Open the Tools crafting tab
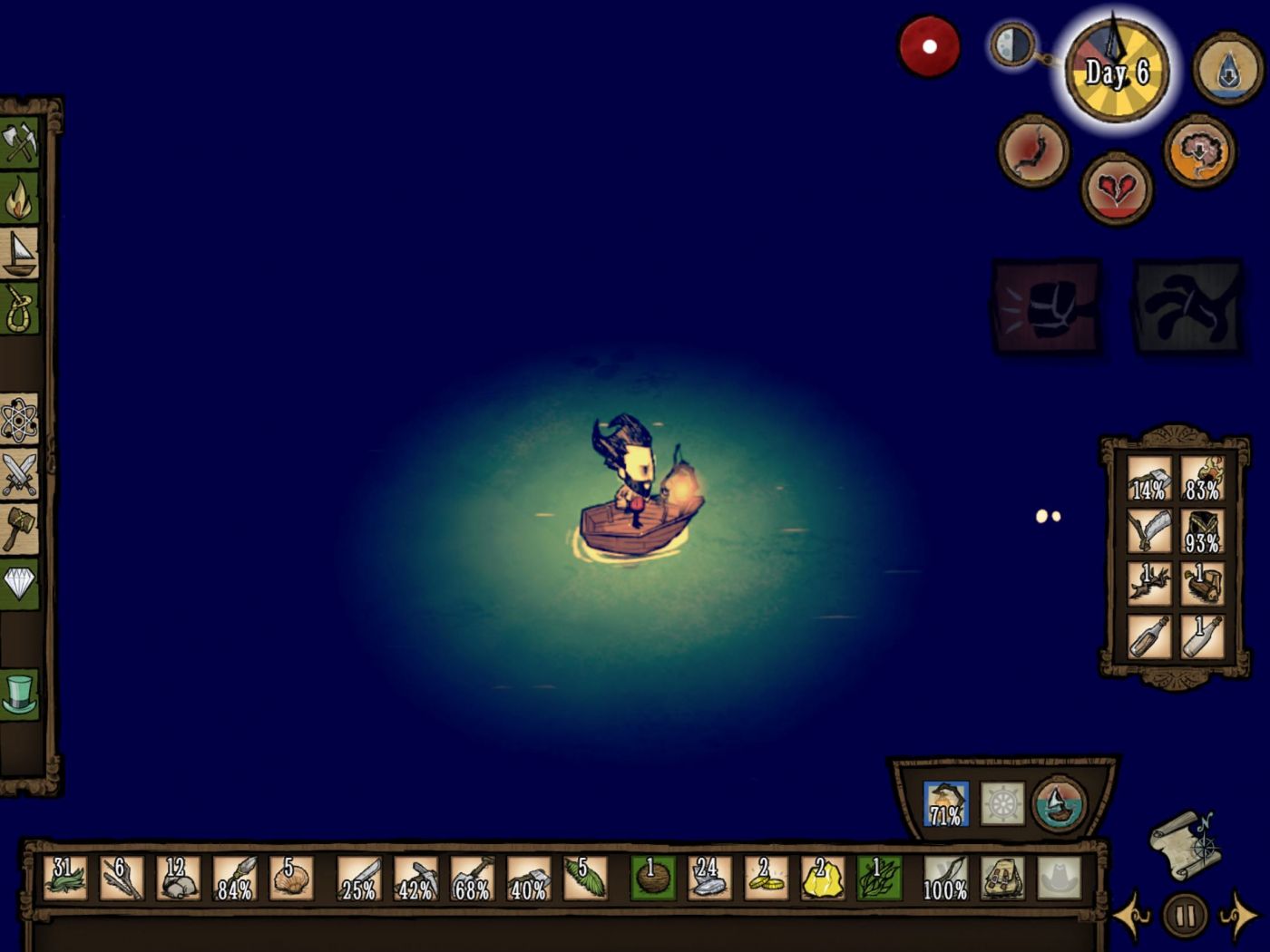 (19, 143)
